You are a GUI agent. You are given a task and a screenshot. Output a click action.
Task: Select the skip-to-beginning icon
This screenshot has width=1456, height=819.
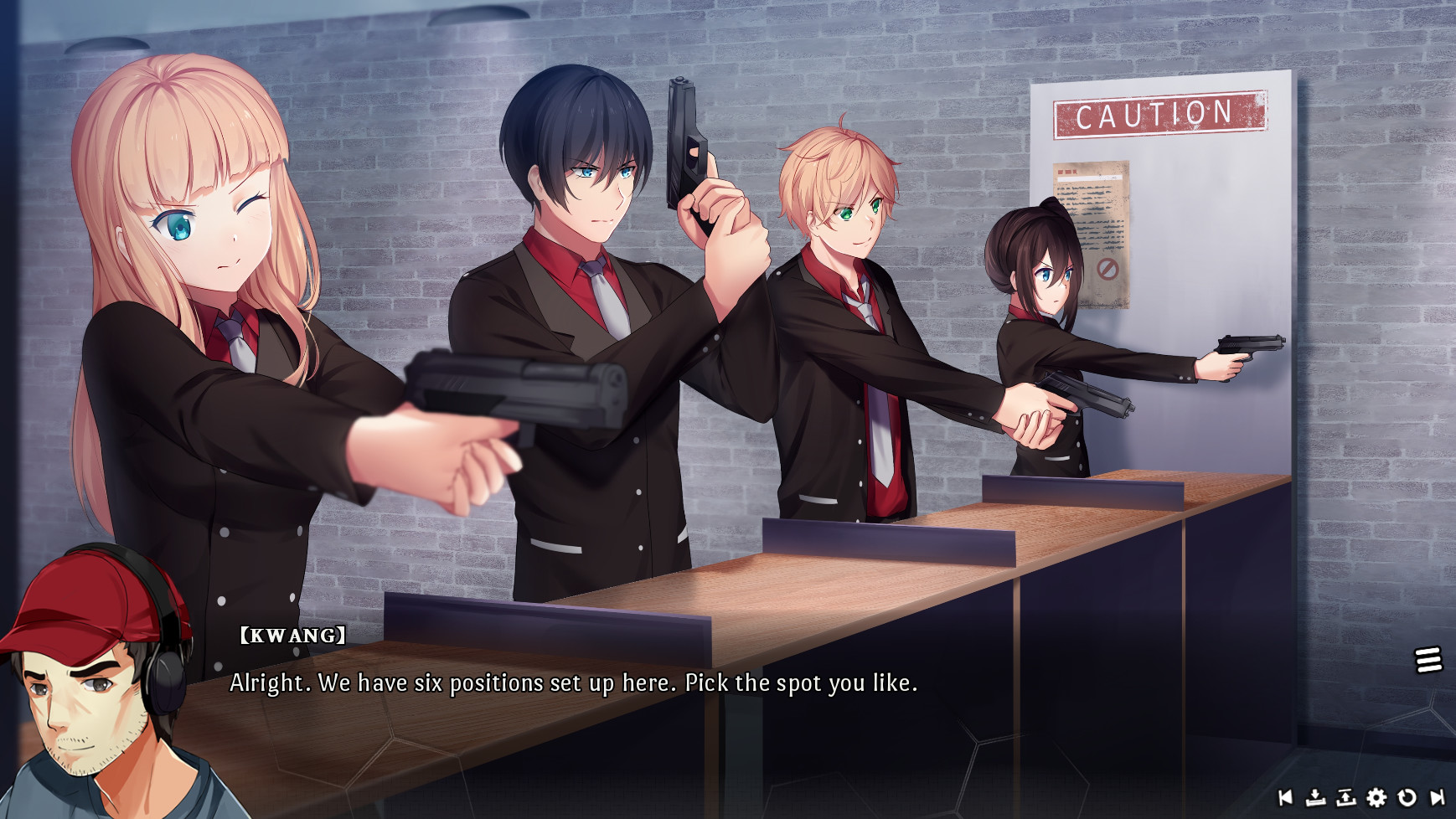pos(1284,798)
